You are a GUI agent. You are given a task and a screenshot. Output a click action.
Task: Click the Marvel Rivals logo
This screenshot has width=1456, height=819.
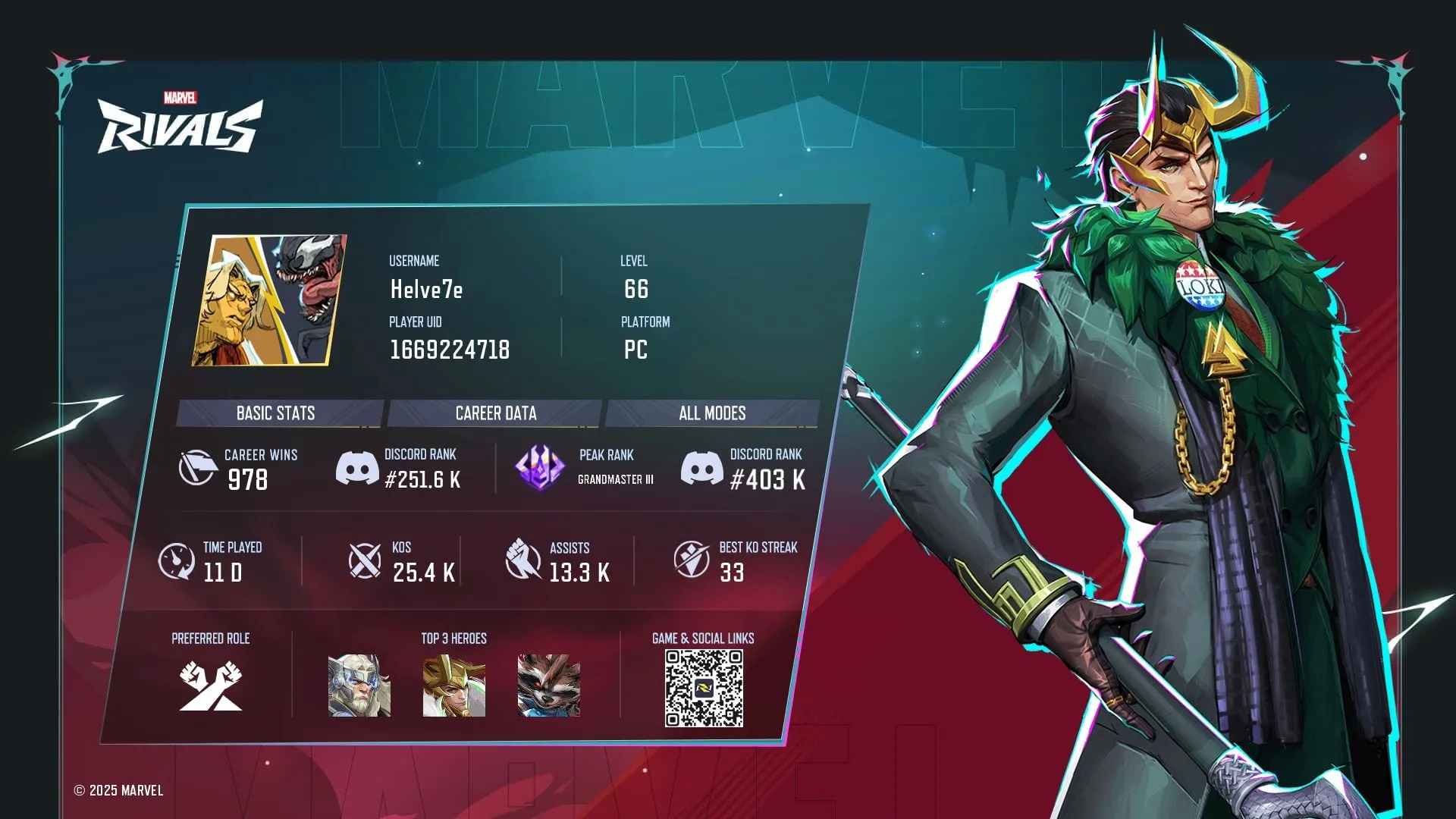pos(180,124)
